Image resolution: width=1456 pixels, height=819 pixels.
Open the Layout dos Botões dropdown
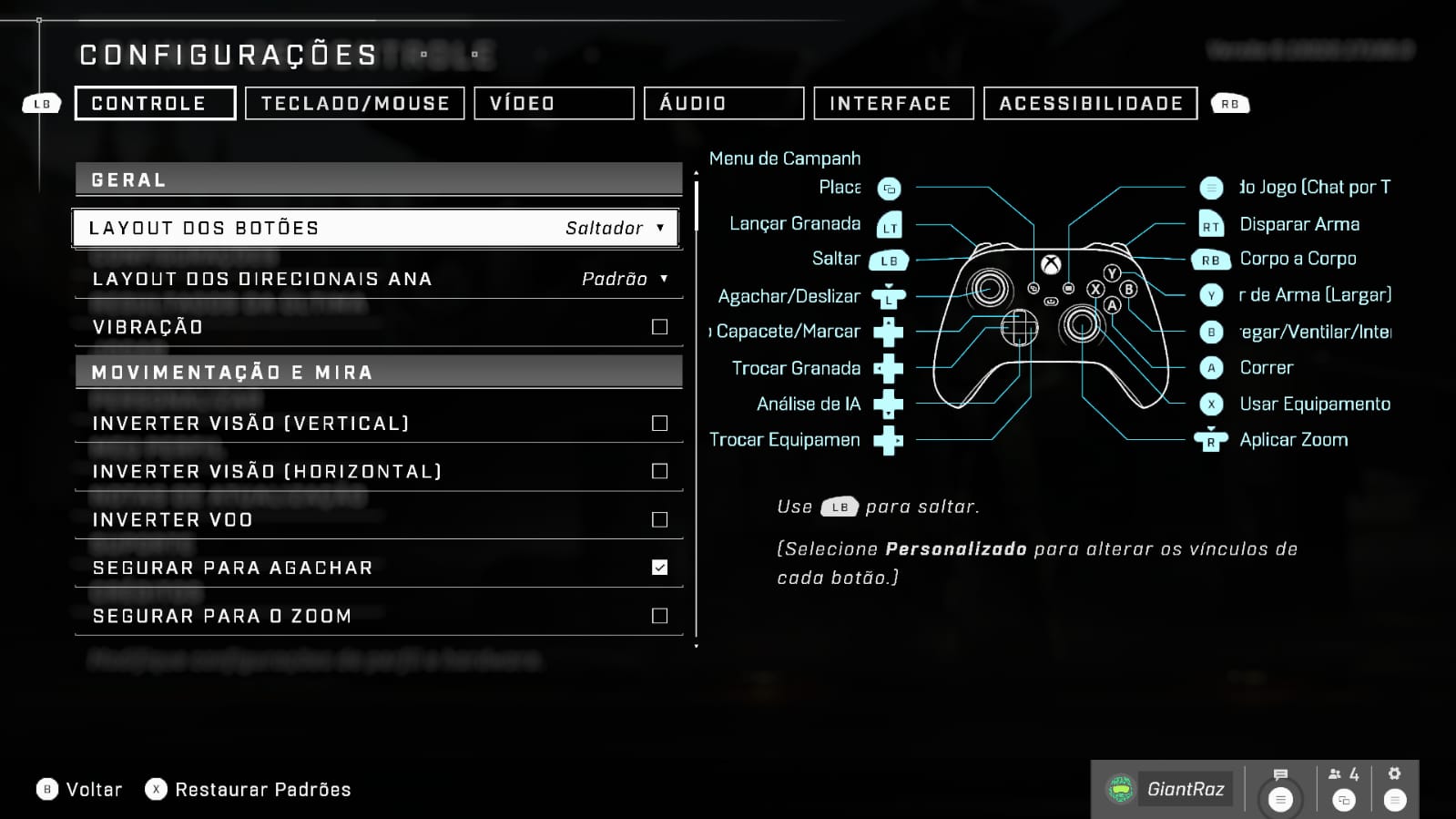tap(375, 228)
